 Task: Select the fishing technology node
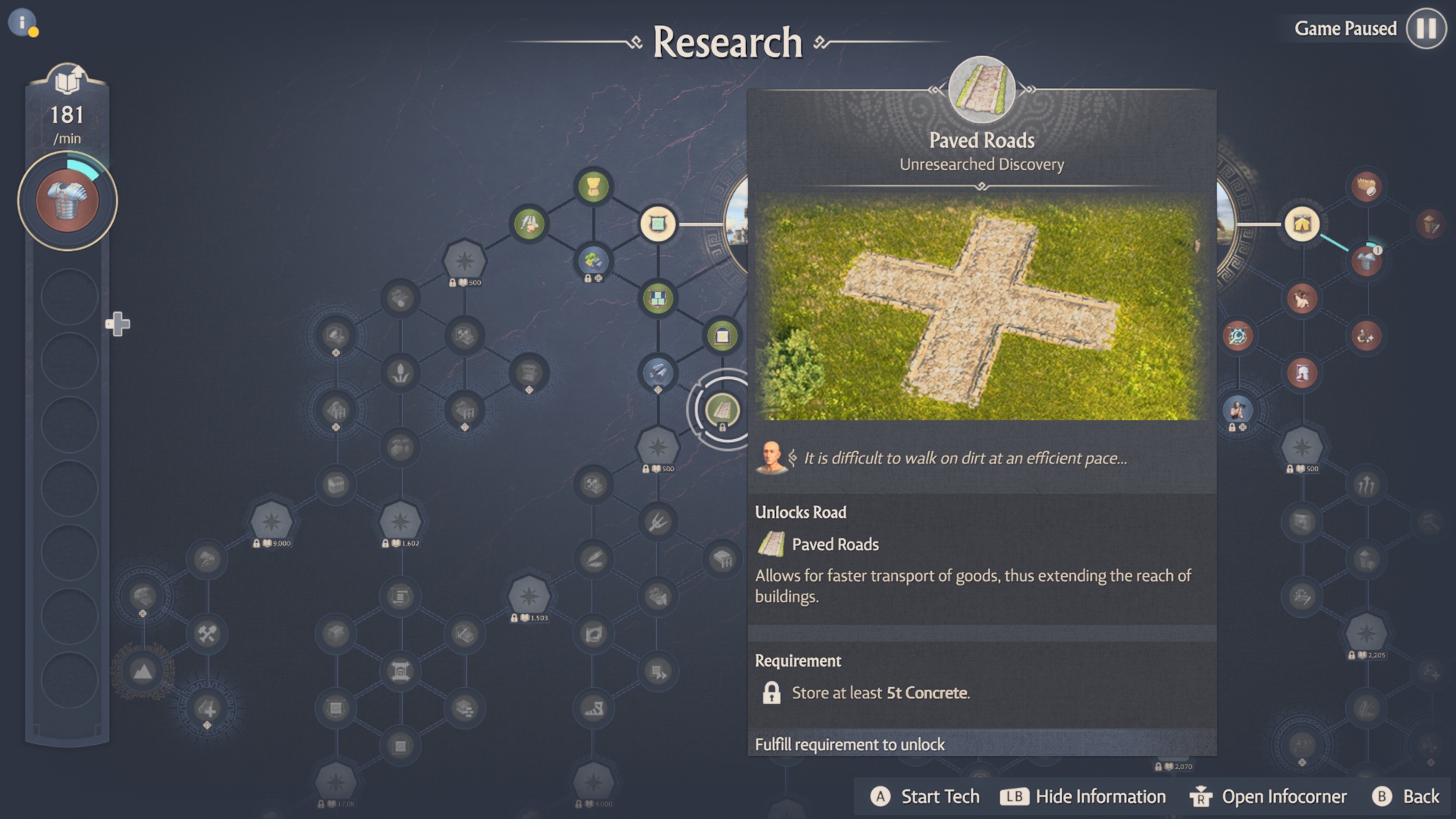pos(531,223)
